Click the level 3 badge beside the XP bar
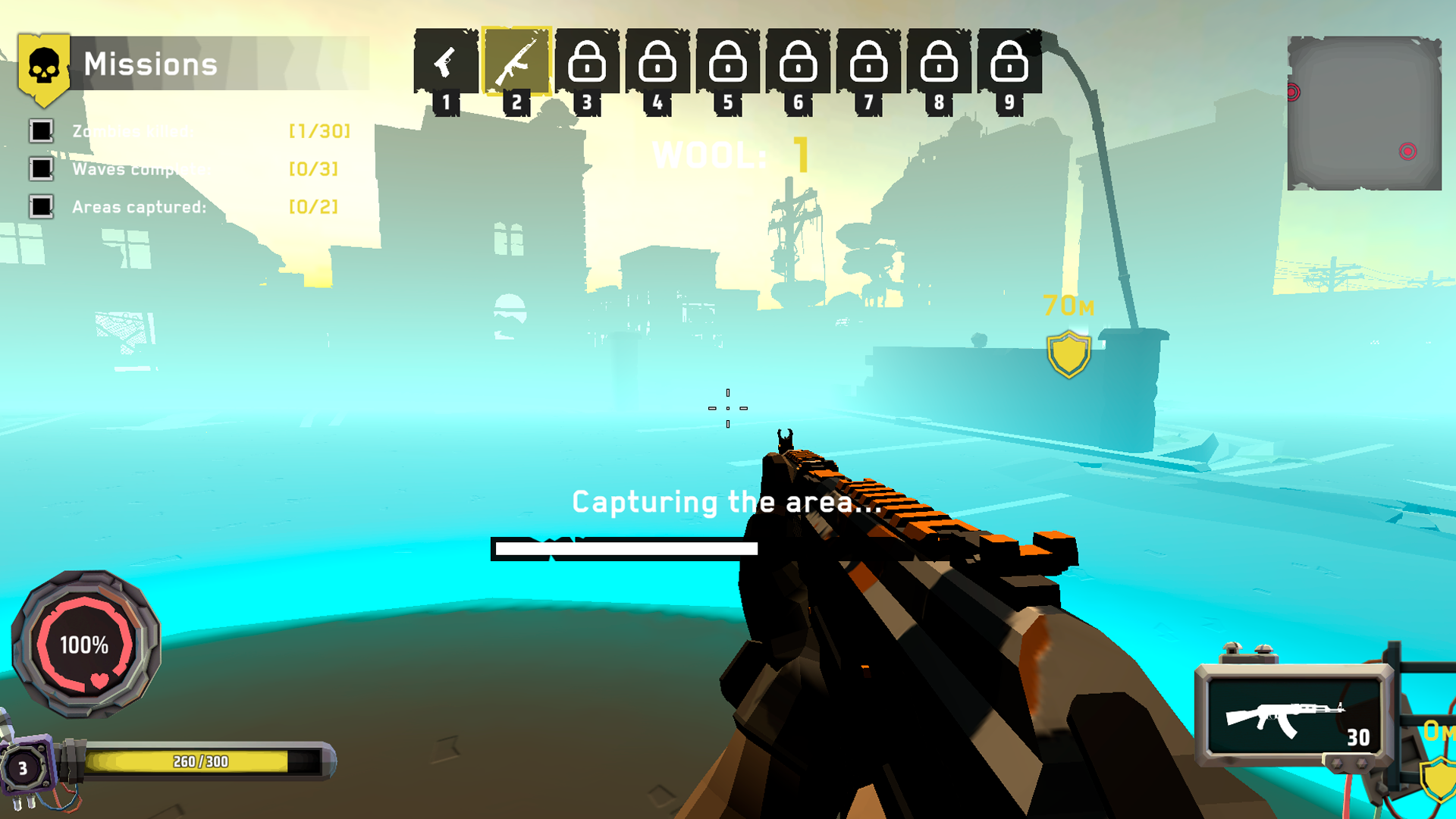 (x=25, y=768)
